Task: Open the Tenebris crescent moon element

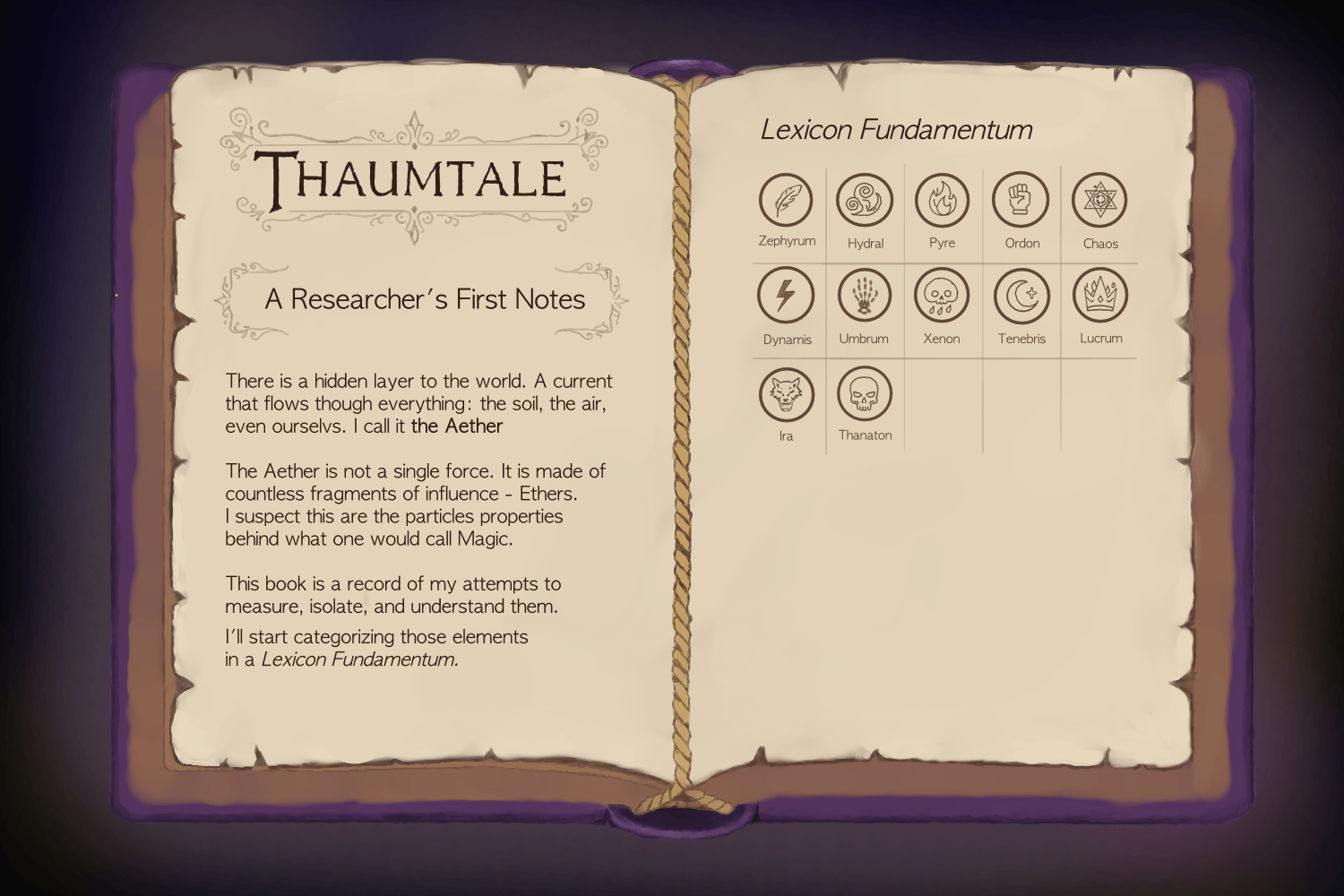Action: tap(1021, 297)
